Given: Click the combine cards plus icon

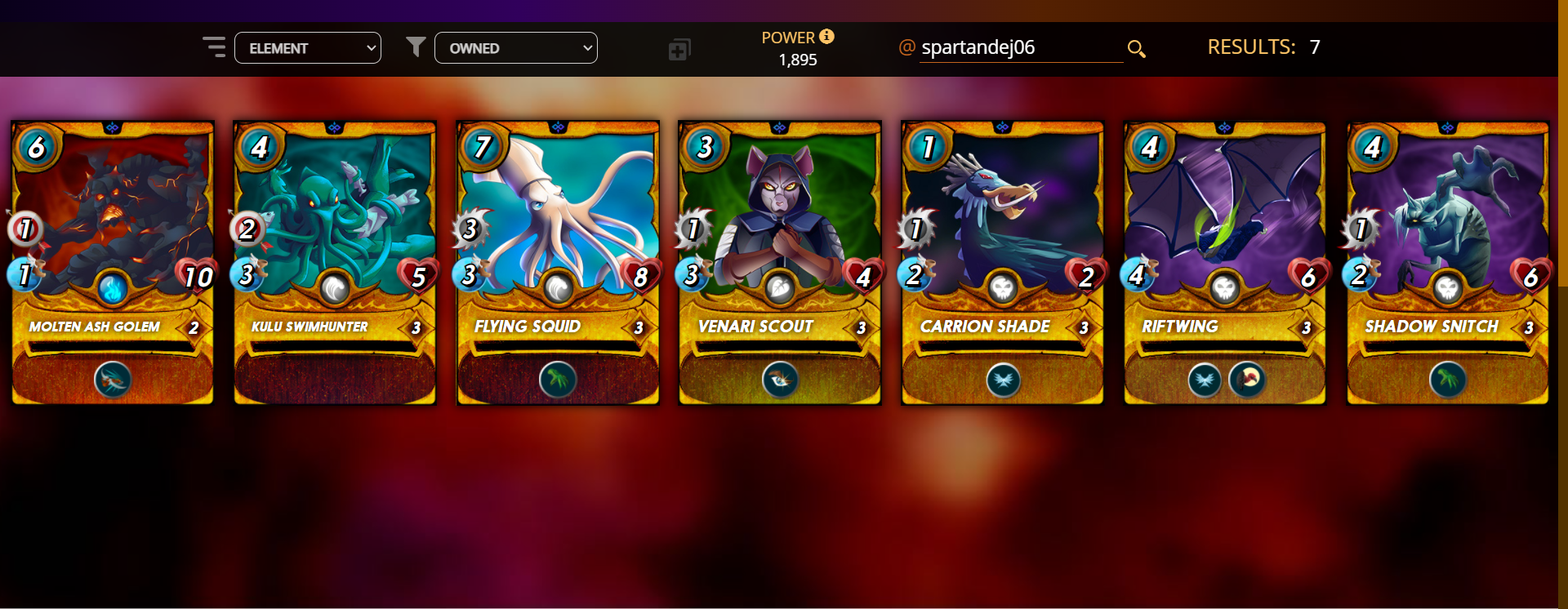Looking at the screenshot, I should [679, 50].
